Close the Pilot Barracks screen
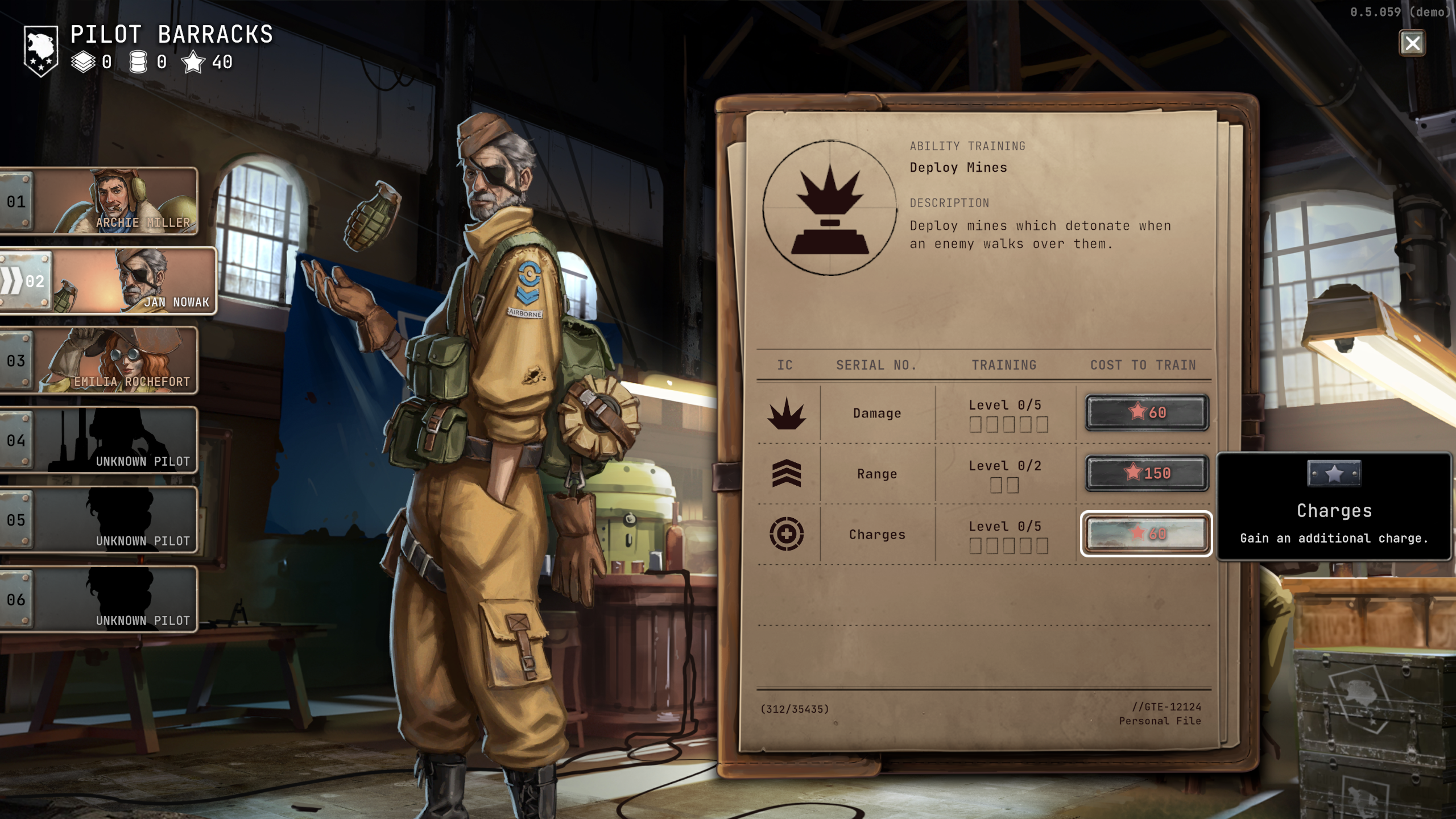 click(1412, 43)
